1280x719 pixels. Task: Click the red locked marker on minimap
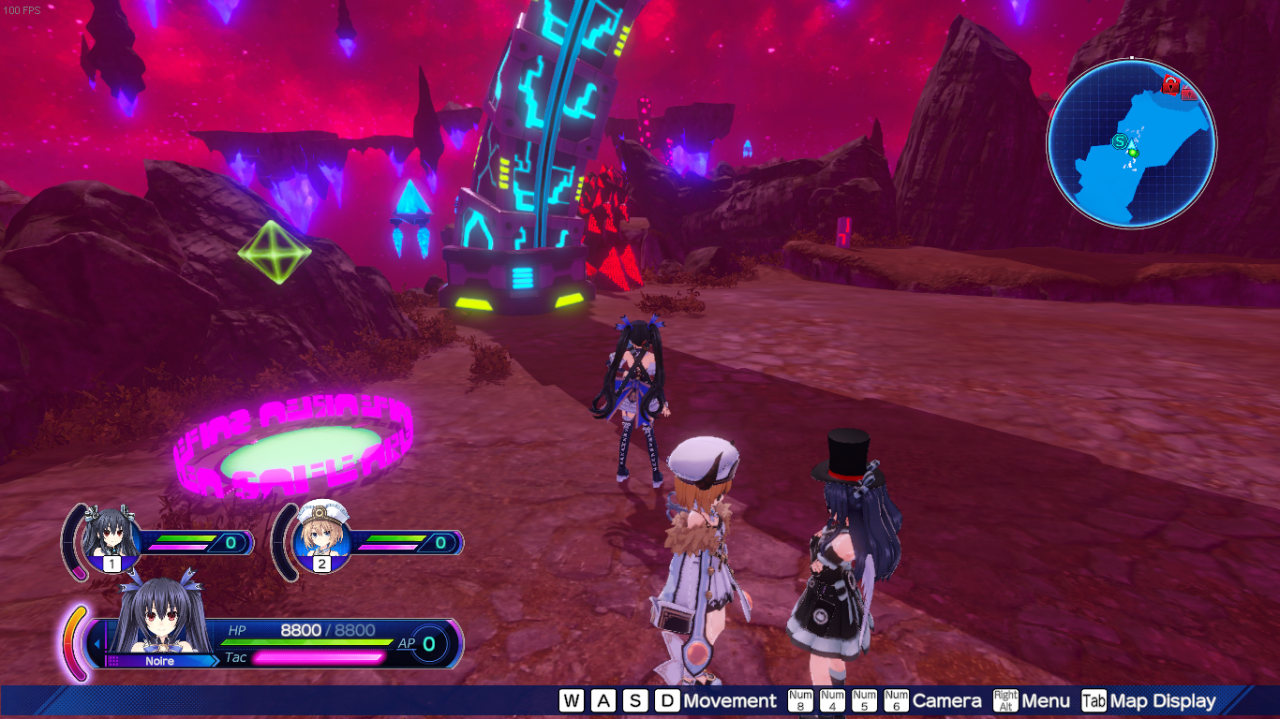pos(1170,85)
